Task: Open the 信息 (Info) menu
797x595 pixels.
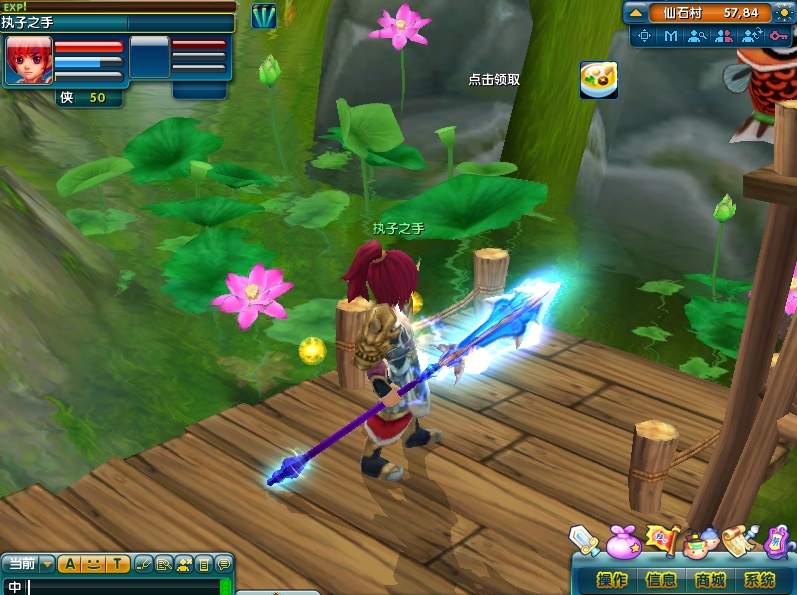Action: click(x=661, y=580)
